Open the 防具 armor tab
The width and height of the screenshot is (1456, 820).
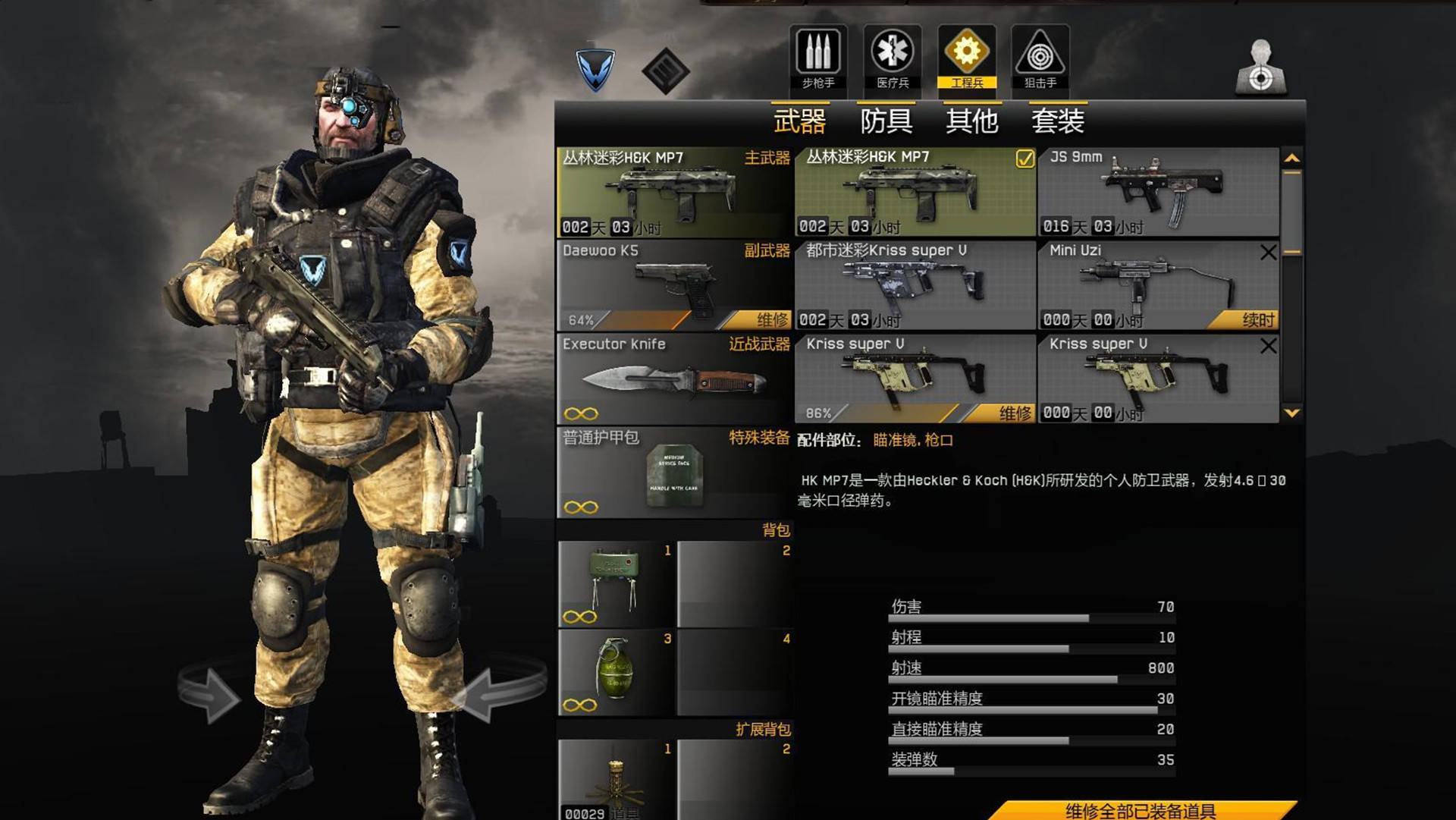click(x=886, y=121)
